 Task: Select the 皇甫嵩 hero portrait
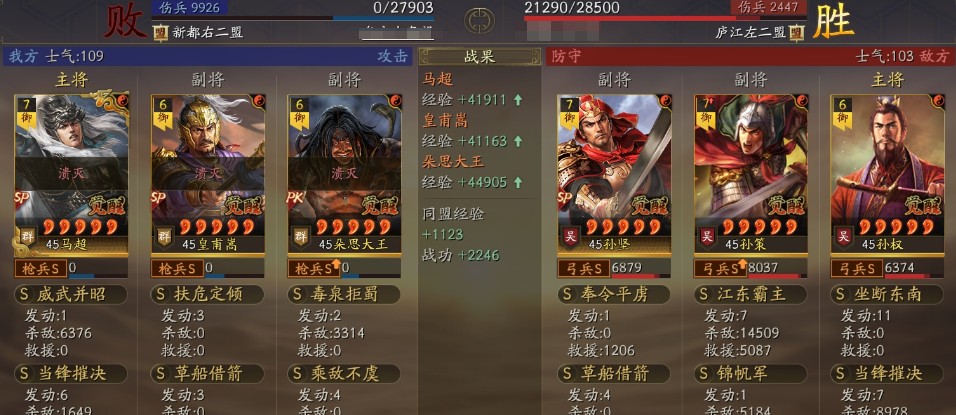pyautogui.click(x=208, y=172)
